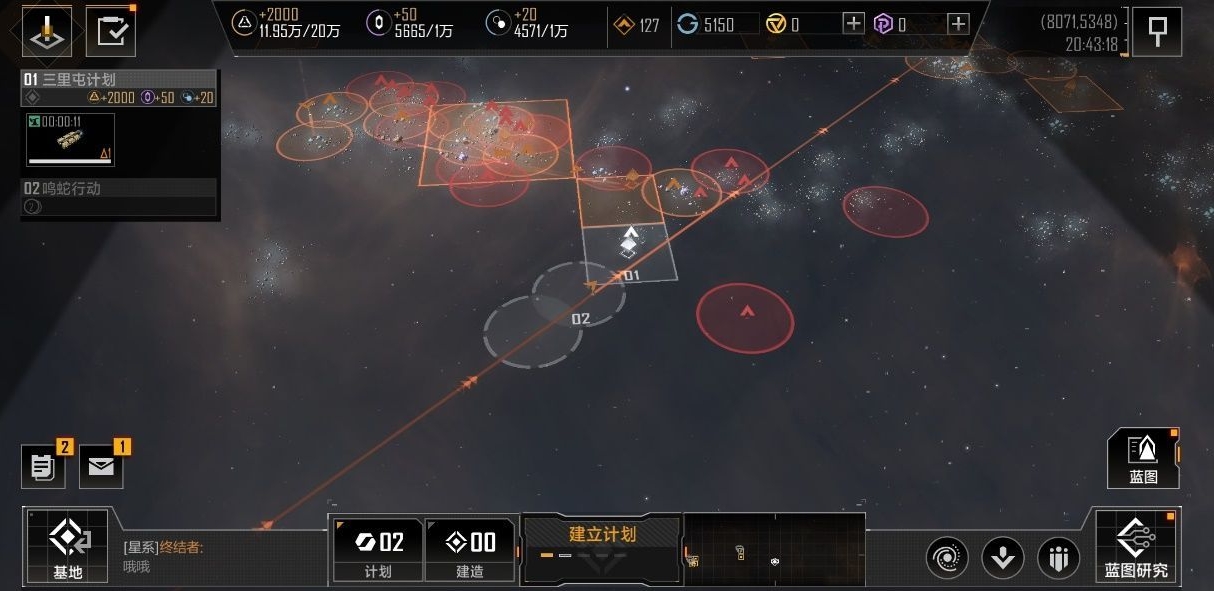This screenshot has width=1214, height=591.
Task: Click the ship build thumbnail with timer
Action: point(70,139)
